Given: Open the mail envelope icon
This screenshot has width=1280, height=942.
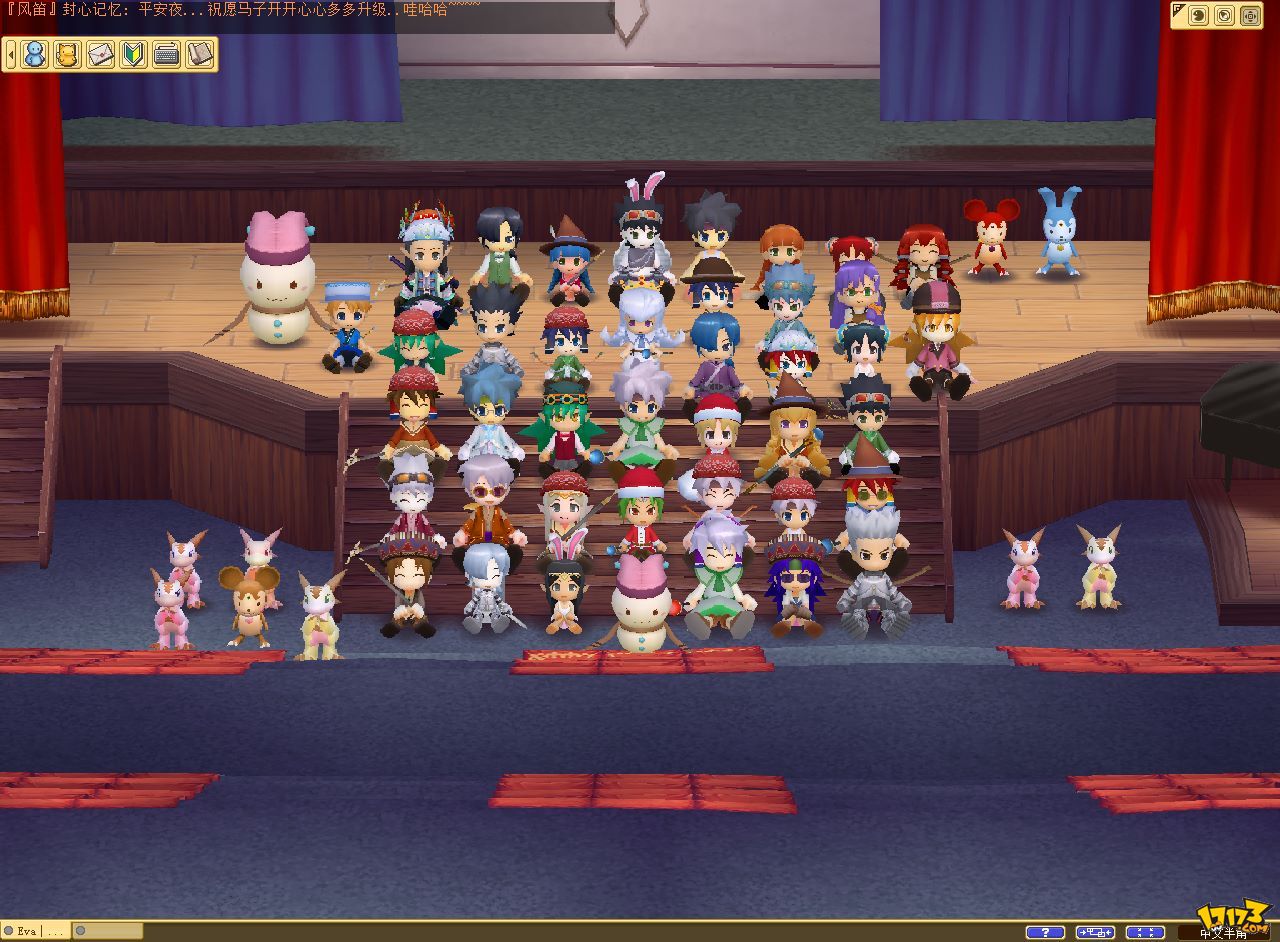Looking at the screenshot, I should pos(100,54).
